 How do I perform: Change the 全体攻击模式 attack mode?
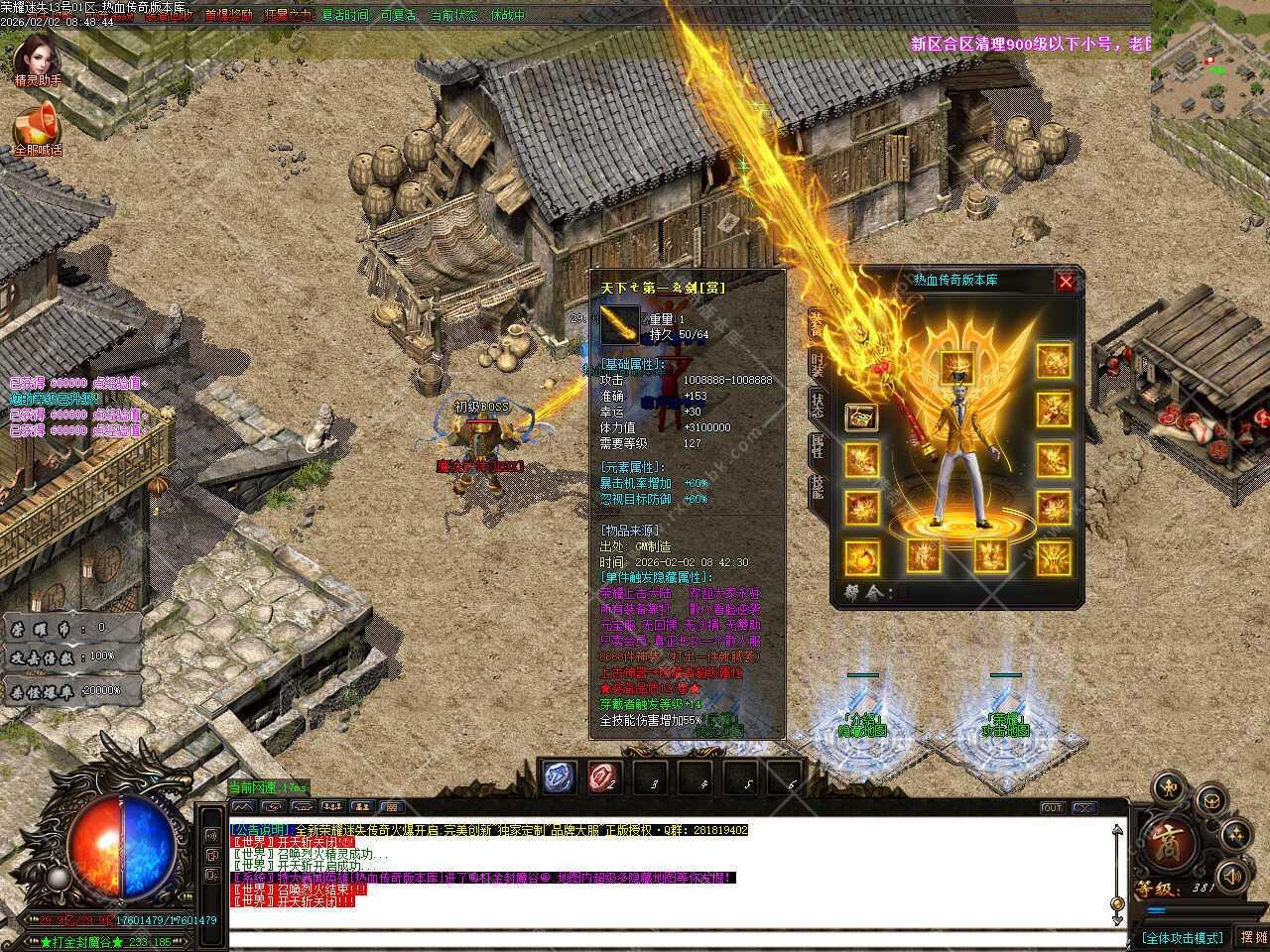(x=1182, y=937)
